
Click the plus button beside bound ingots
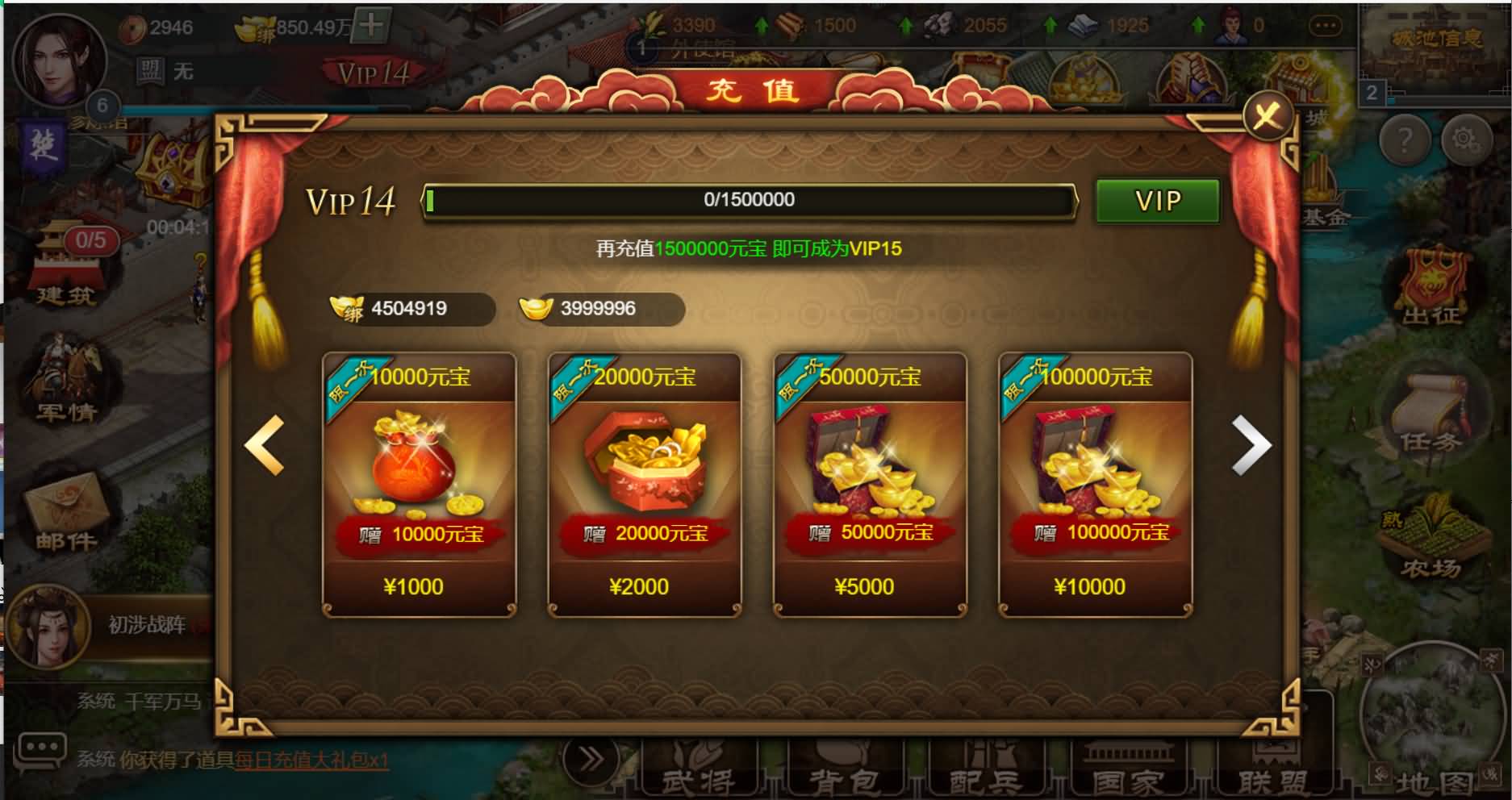click(x=372, y=25)
